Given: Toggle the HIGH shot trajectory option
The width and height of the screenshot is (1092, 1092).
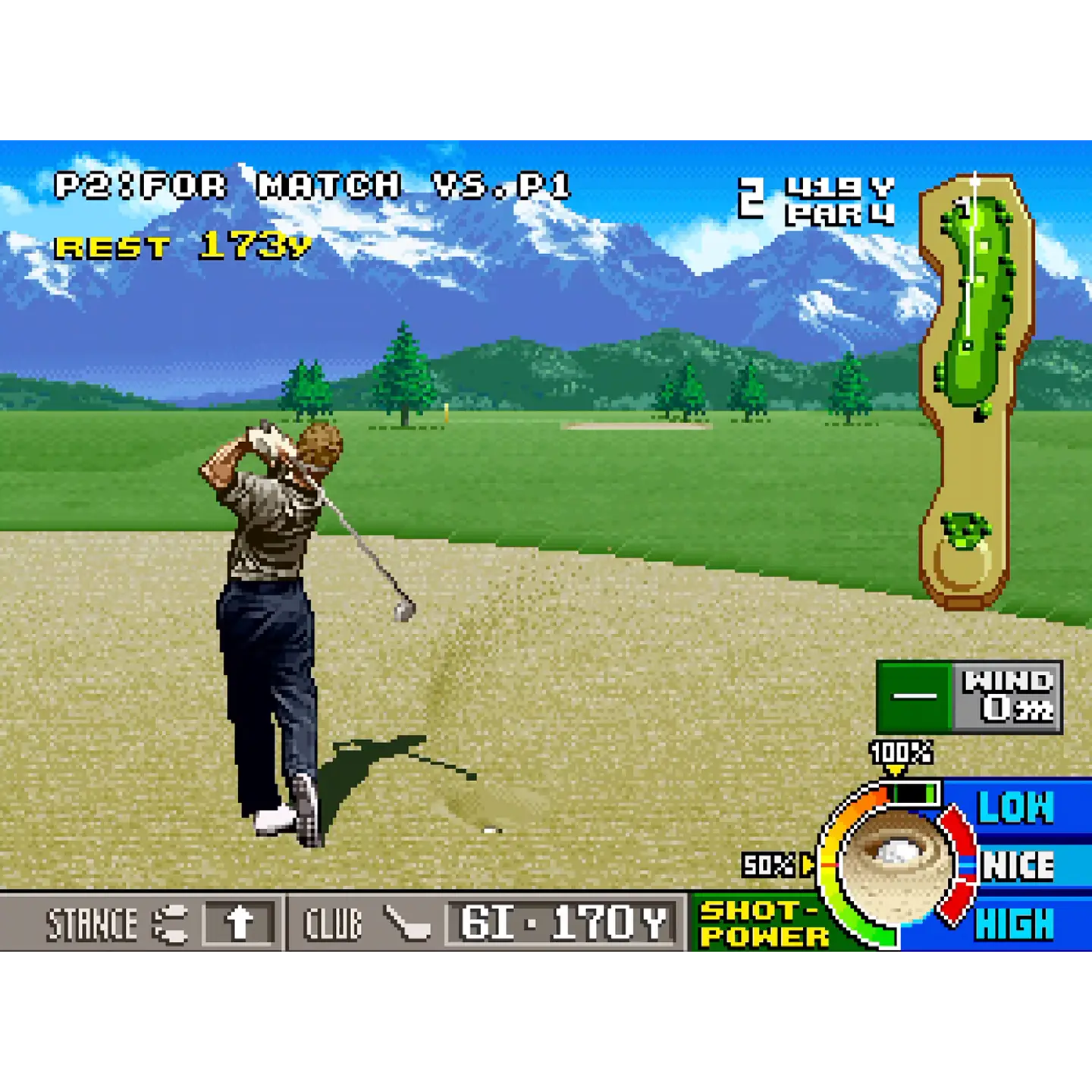Looking at the screenshot, I should click(x=1016, y=924).
